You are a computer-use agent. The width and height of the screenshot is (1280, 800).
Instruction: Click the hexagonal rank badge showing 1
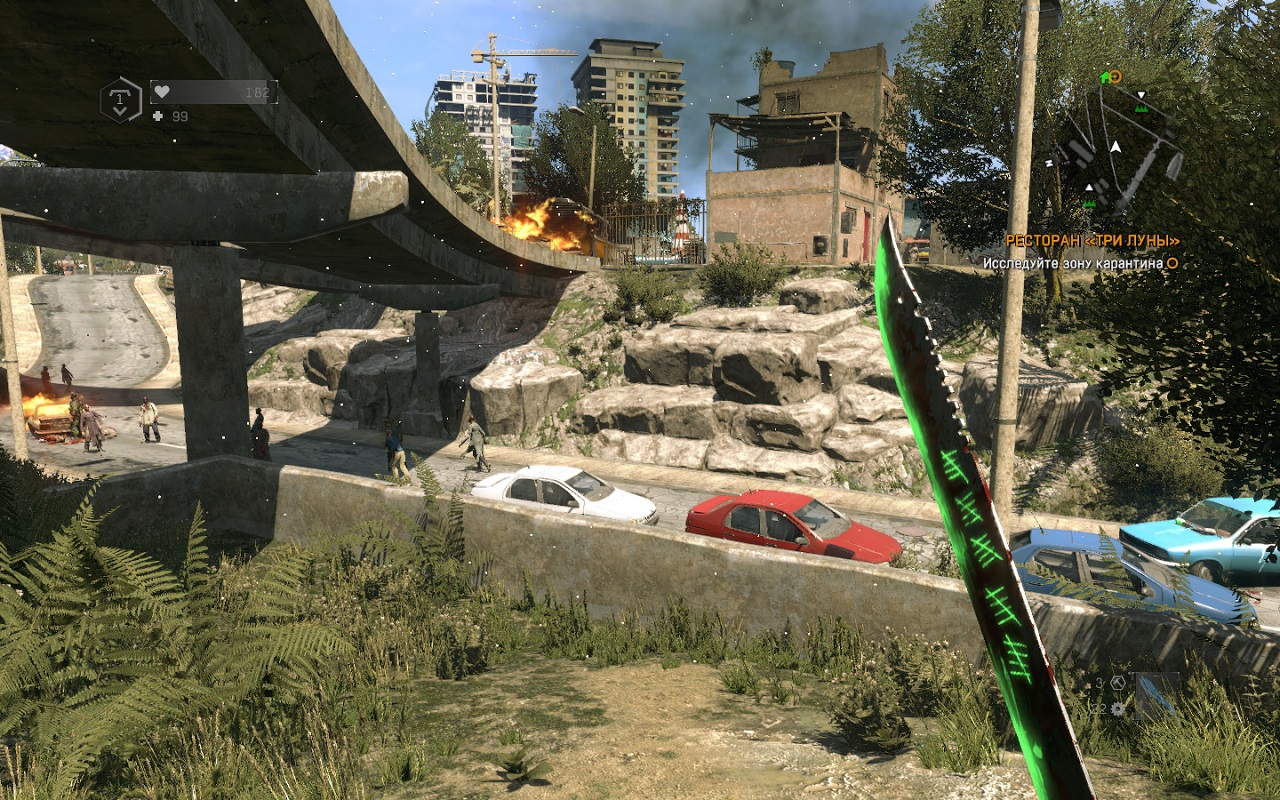tap(120, 100)
